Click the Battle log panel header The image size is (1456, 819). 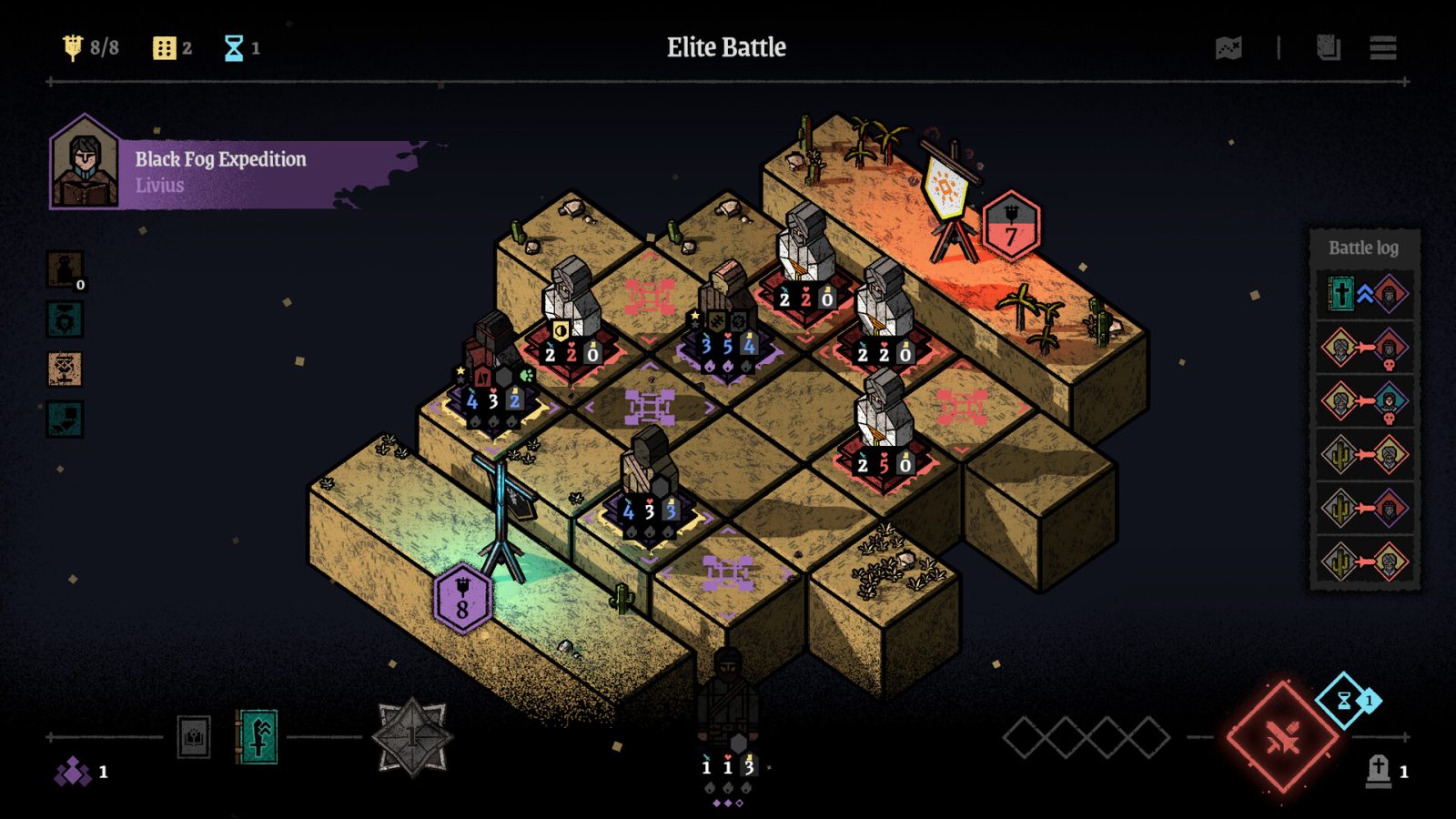click(x=1361, y=247)
